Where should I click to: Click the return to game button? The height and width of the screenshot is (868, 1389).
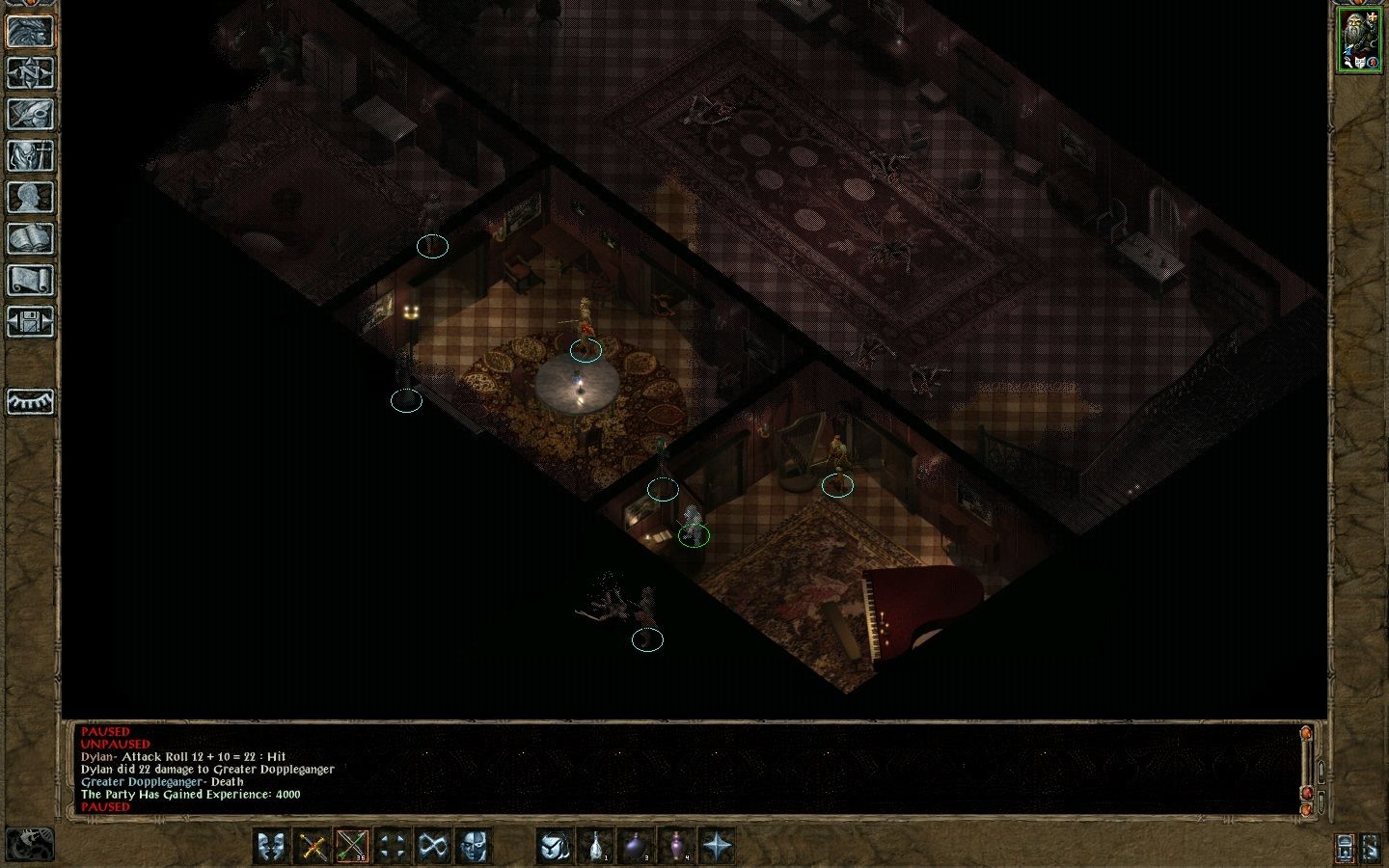point(30,31)
